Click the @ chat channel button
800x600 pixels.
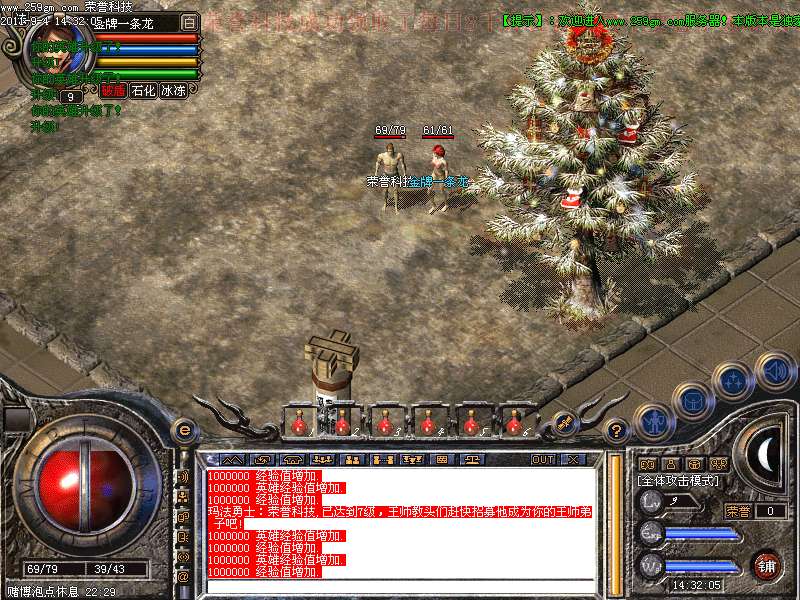tap(183, 576)
